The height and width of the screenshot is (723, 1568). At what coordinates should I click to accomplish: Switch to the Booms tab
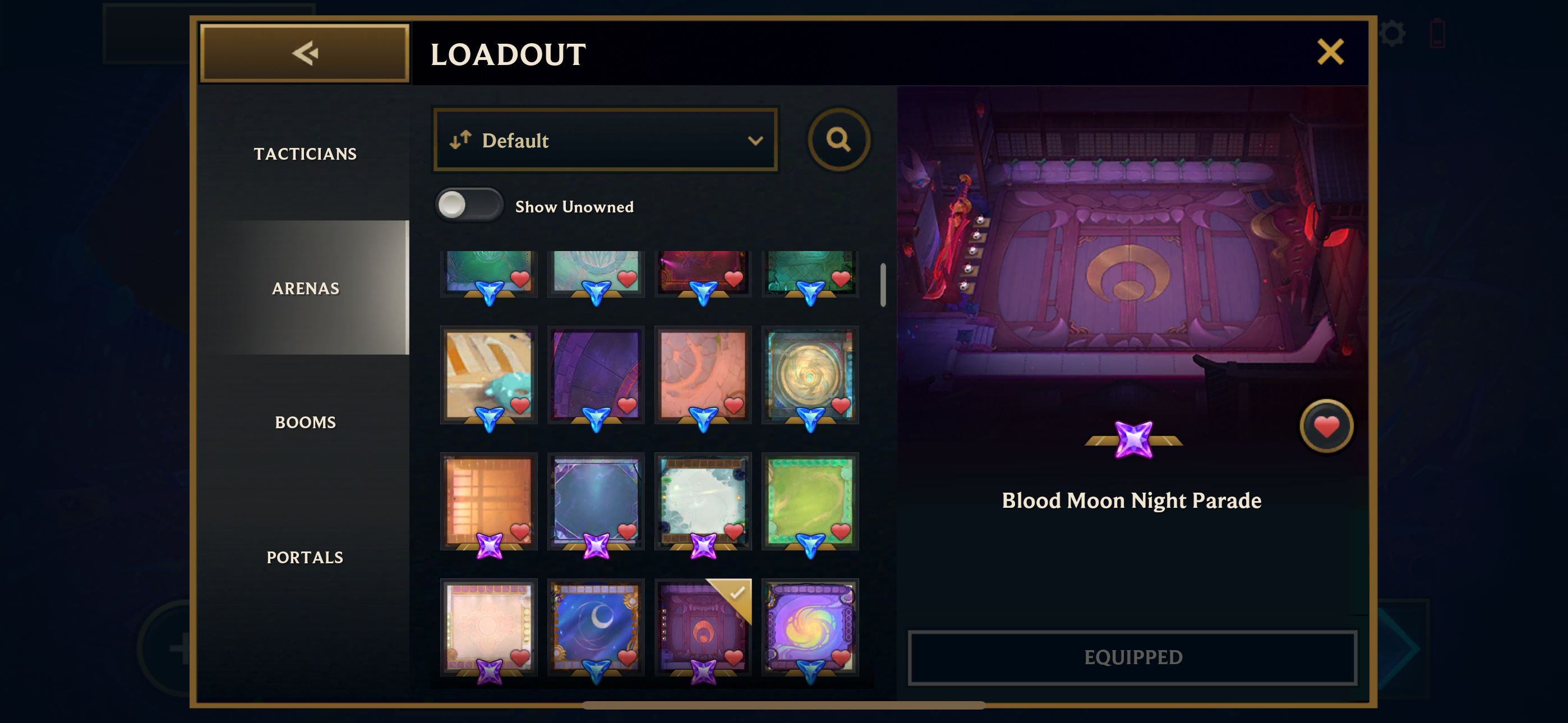[x=305, y=423]
